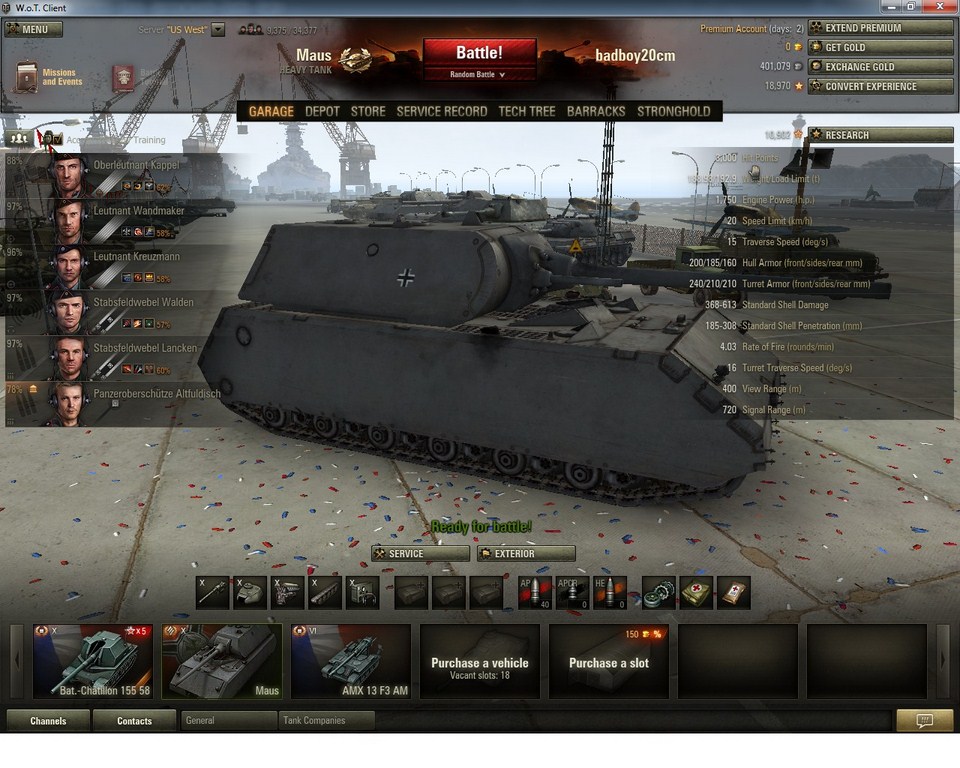Start a battle with the Battle! button
The image size is (960, 768).
coord(479,53)
